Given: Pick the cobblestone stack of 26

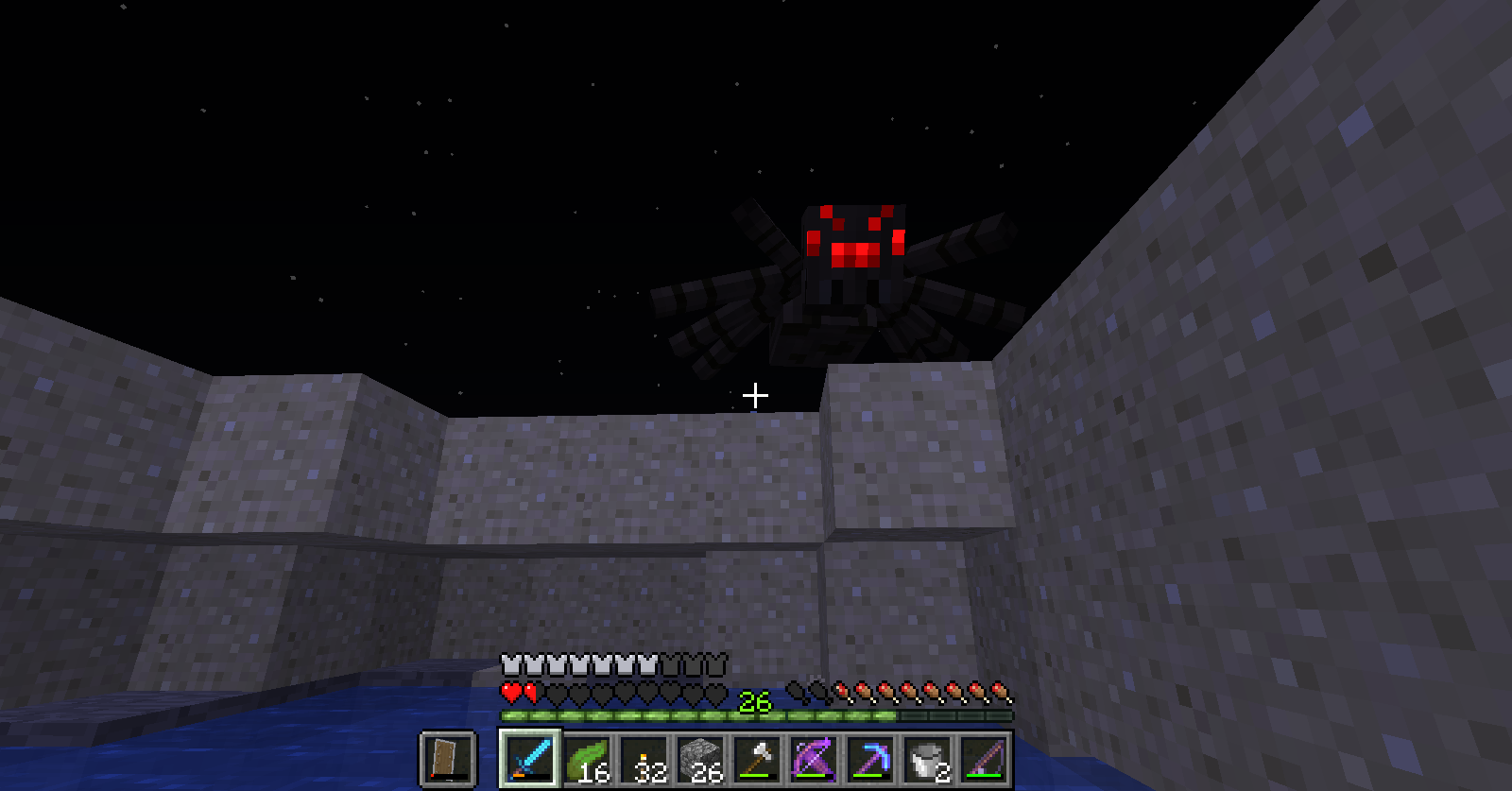Looking at the screenshot, I should tap(701, 758).
